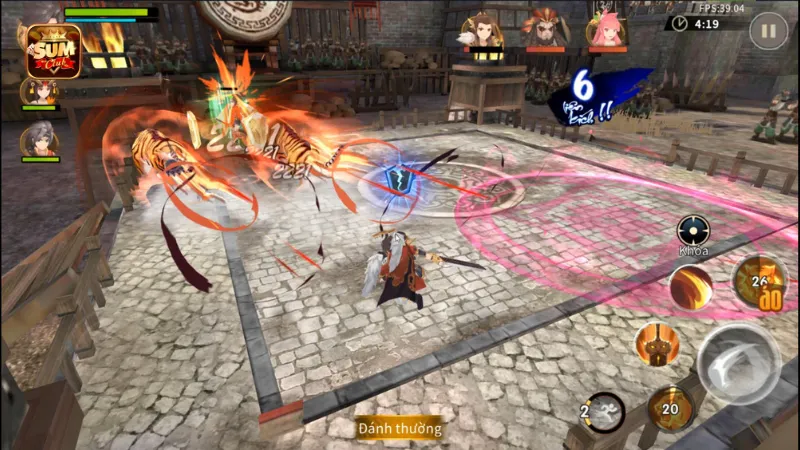The image size is (800, 450).
Task: Switch to the gray-haired teammate portrait
Action: point(39,138)
